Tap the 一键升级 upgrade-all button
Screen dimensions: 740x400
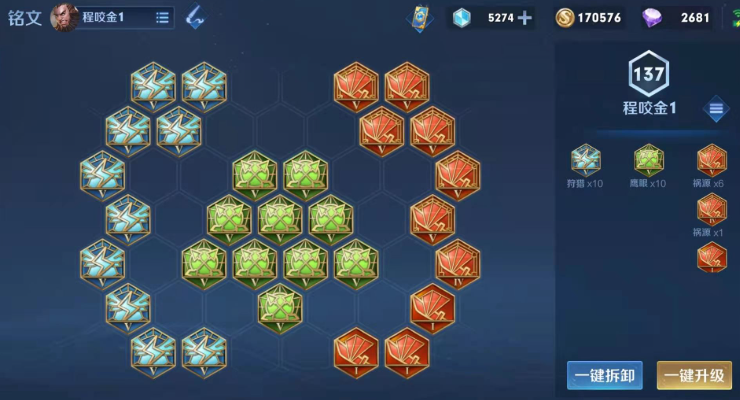(x=694, y=375)
